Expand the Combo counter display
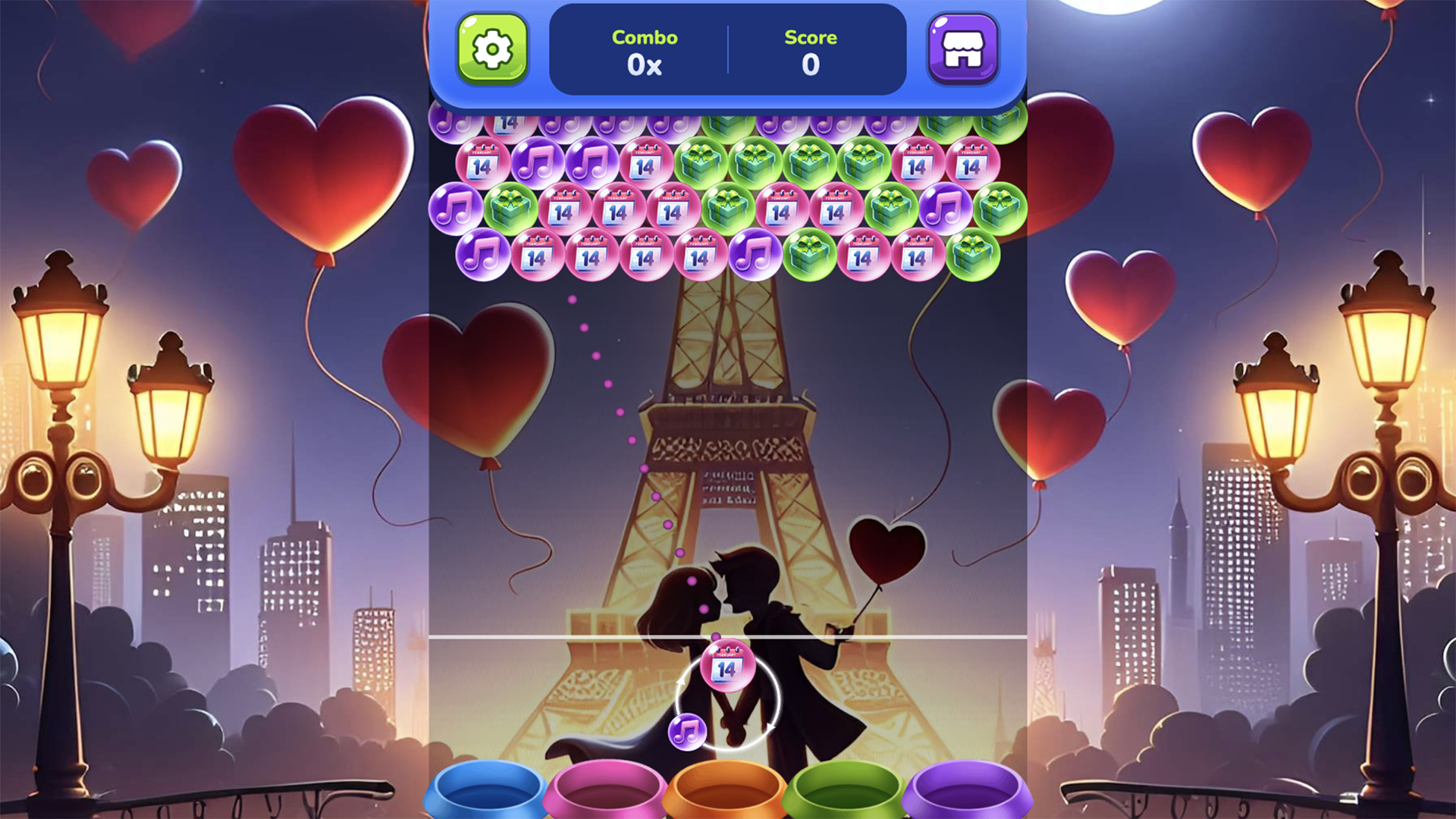The width and height of the screenshot is (1456, 819). click(645, 51)
